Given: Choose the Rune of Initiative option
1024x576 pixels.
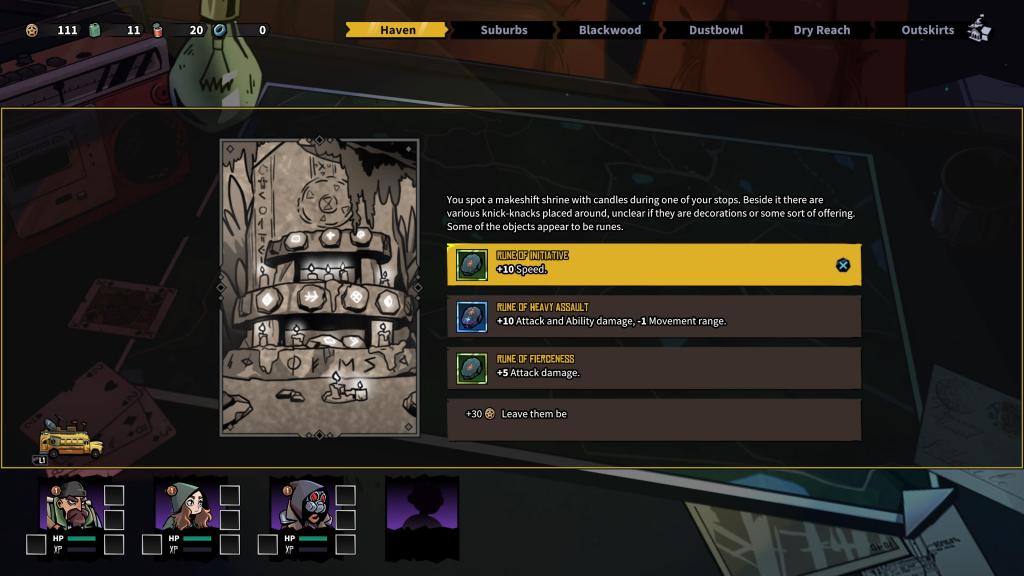Looking at the screenshot, I should (653, 265).
